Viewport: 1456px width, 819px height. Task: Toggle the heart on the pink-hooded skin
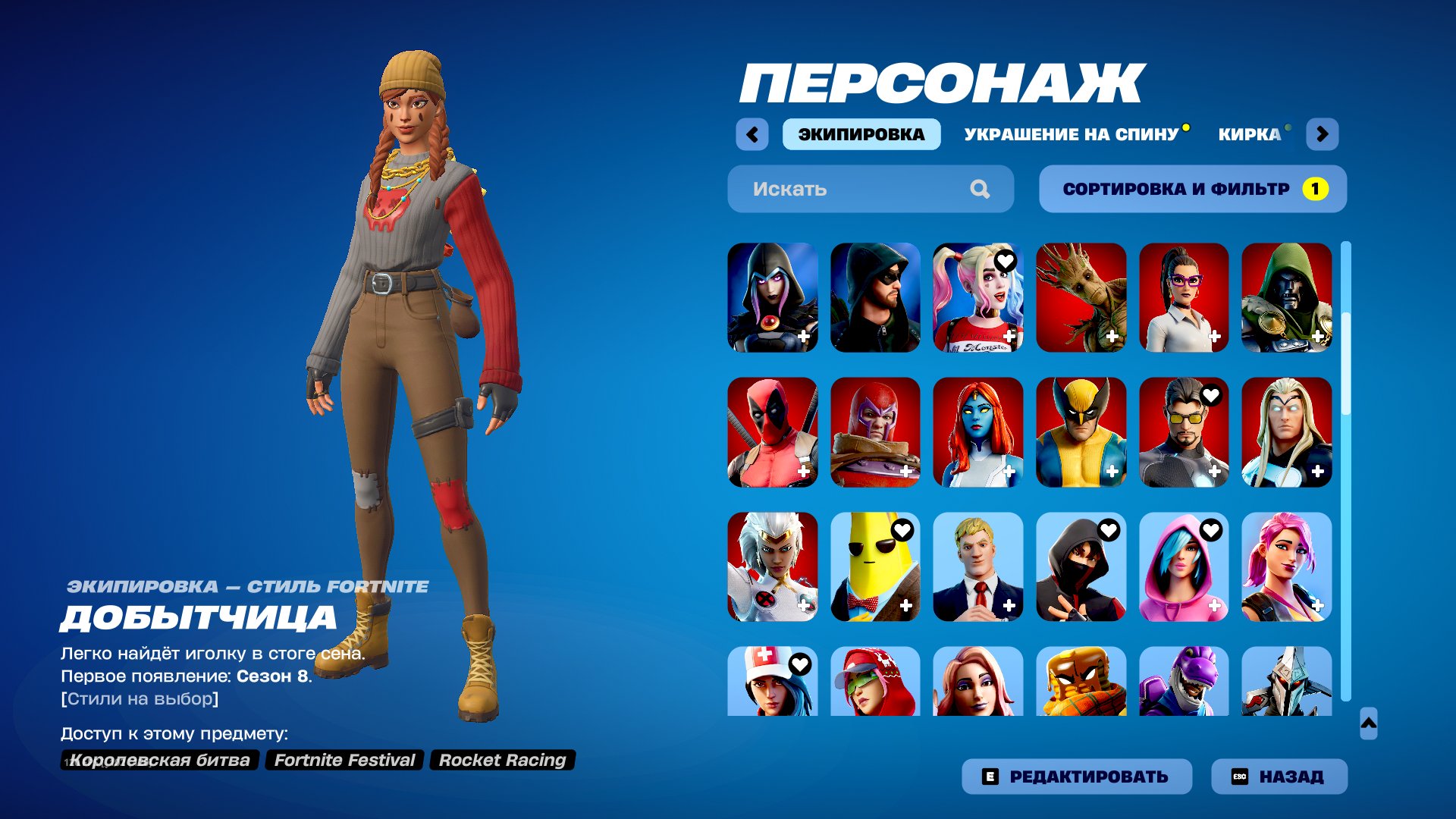point(1210,530)
